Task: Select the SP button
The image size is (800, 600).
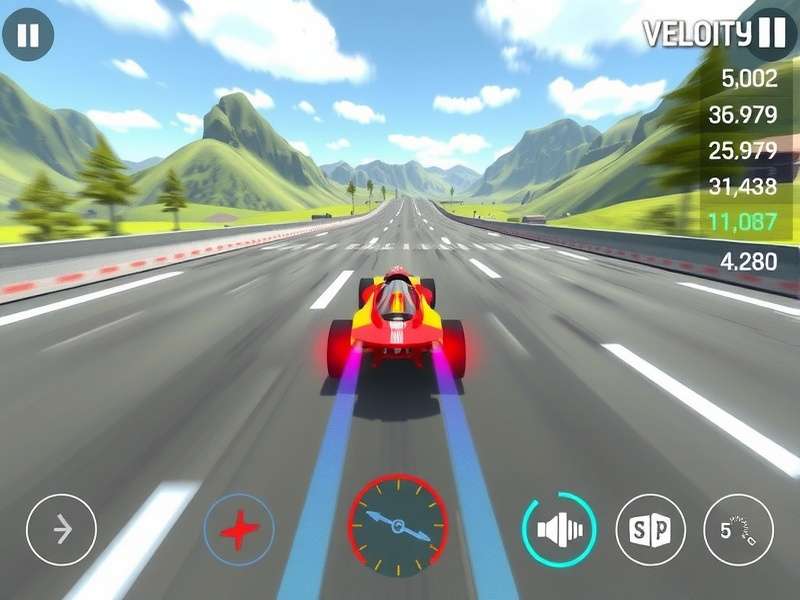Action: coord(650,529)
